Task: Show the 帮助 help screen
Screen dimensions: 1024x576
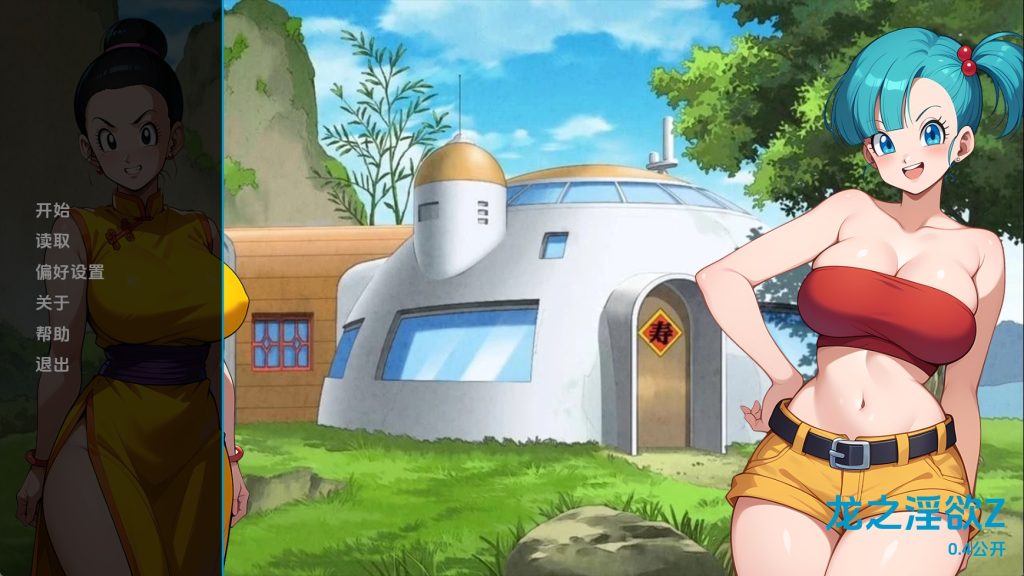Action: click(53, 334)
